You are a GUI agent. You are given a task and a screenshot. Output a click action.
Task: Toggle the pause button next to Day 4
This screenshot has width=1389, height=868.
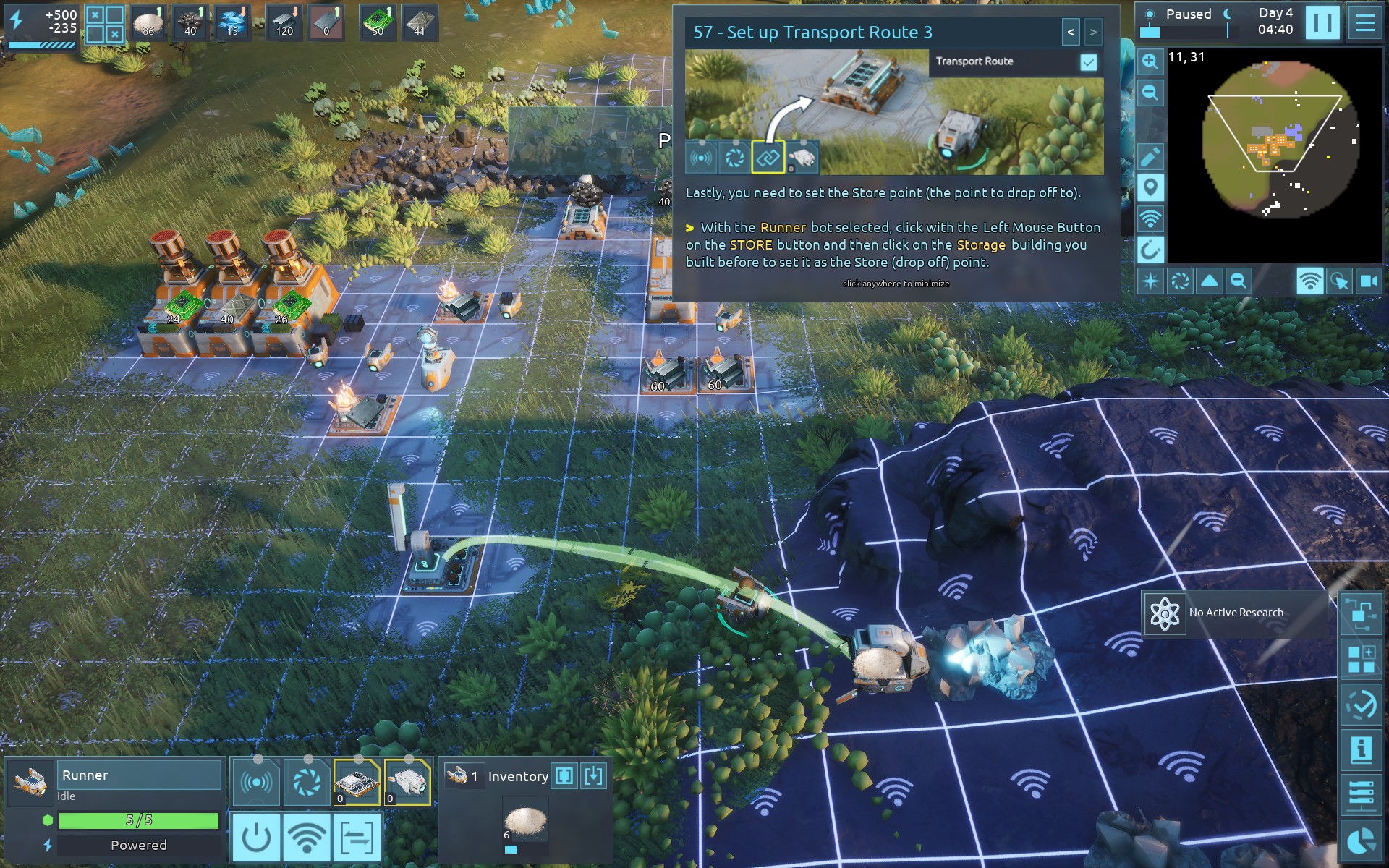pos(1322,22)
